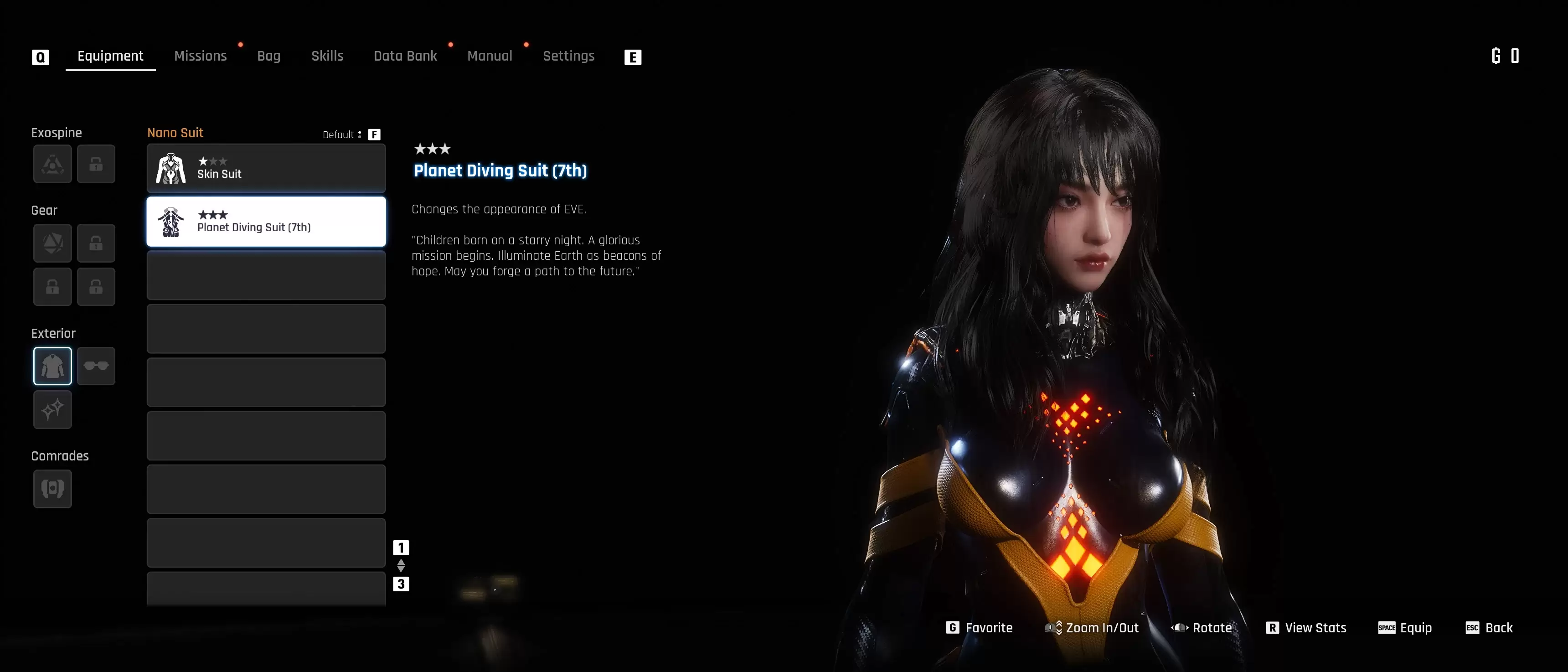Select the Comrades drone slot
This screenshot has width=1568, height=672.
pyautogui.click(x=52, y=489)
